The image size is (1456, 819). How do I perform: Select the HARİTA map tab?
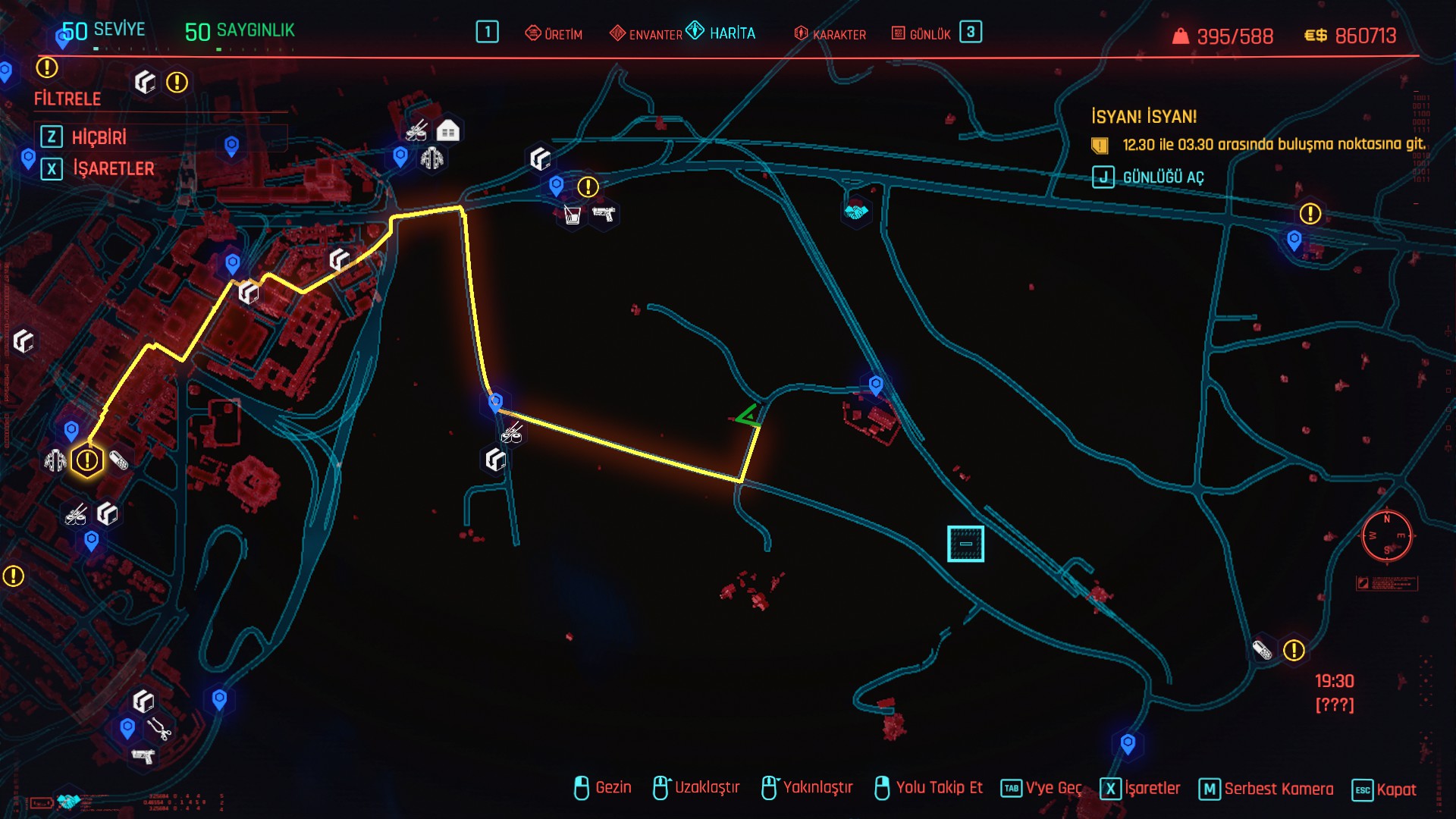[721, 33]
